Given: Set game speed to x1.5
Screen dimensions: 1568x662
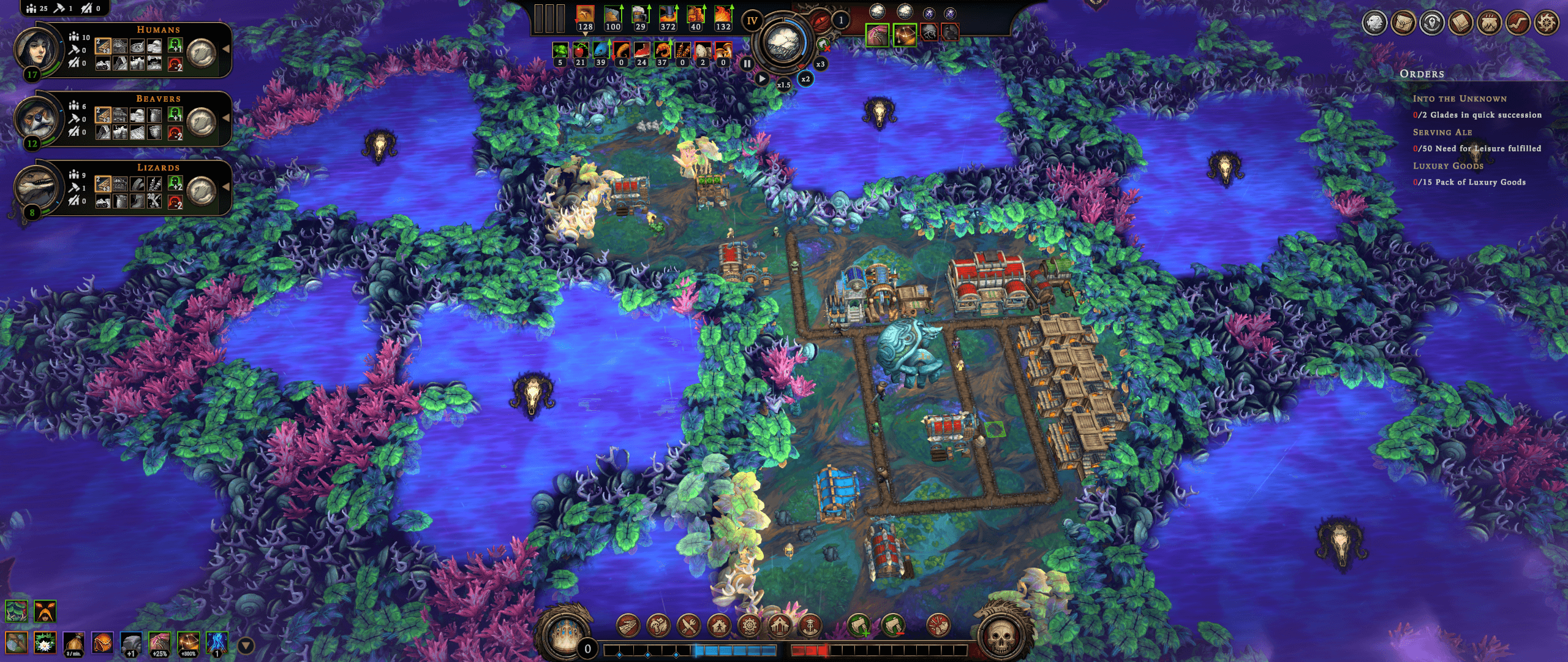Looking at the screenshot, I should 783,85.
